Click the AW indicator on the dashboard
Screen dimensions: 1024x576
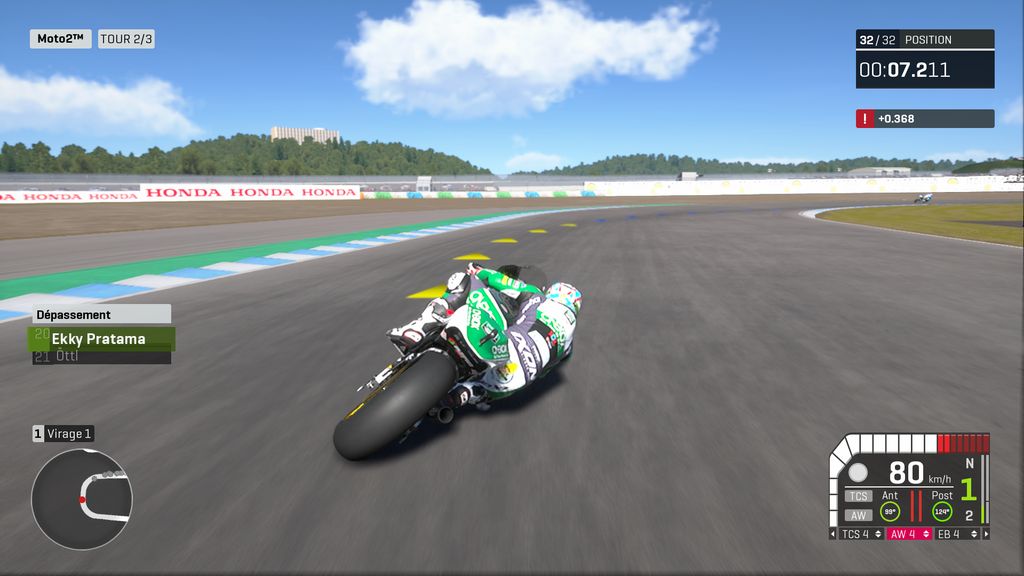tap(858, 515)
